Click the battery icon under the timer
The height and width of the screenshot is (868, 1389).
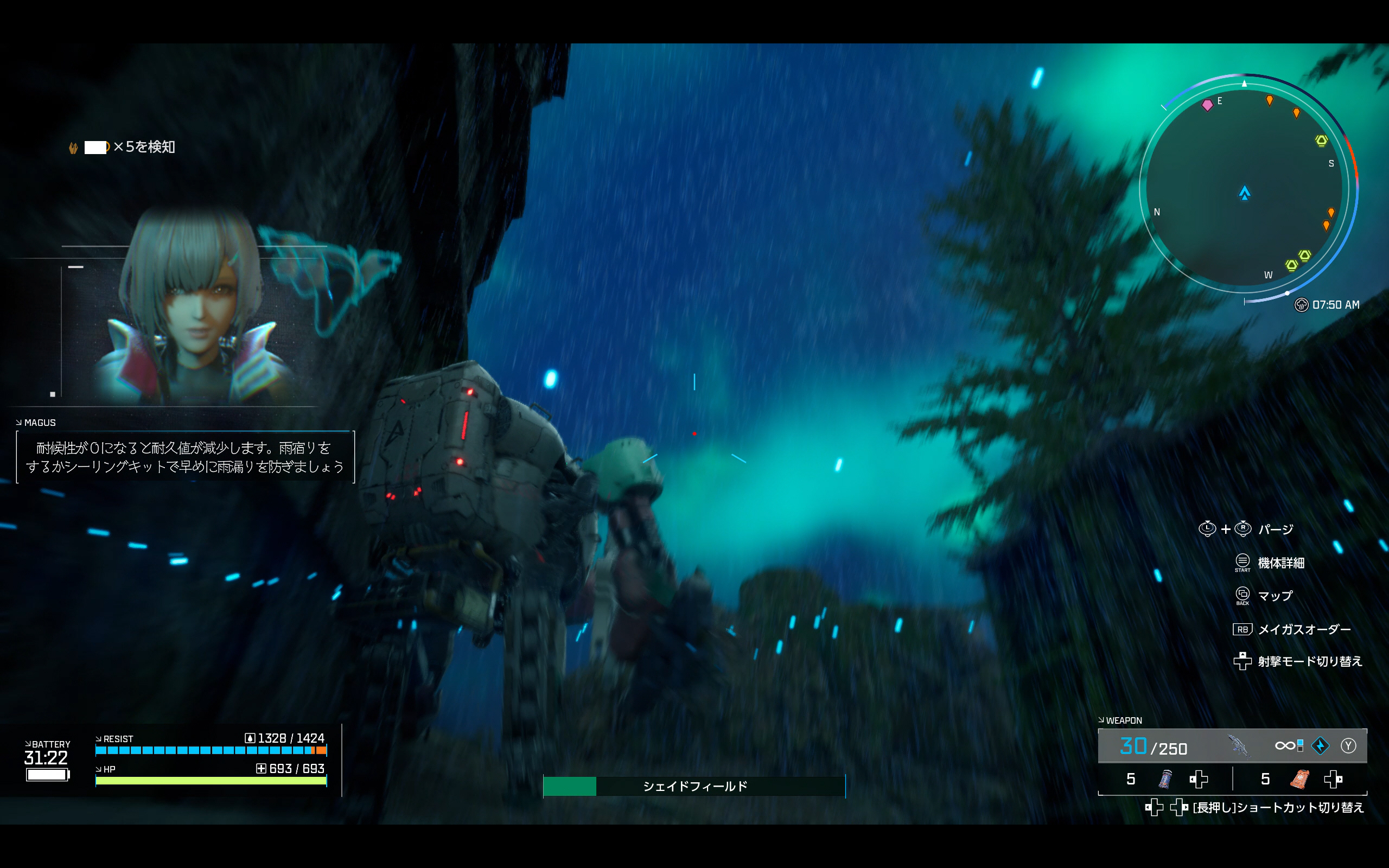pyautogui.click(x=47, y=775)
